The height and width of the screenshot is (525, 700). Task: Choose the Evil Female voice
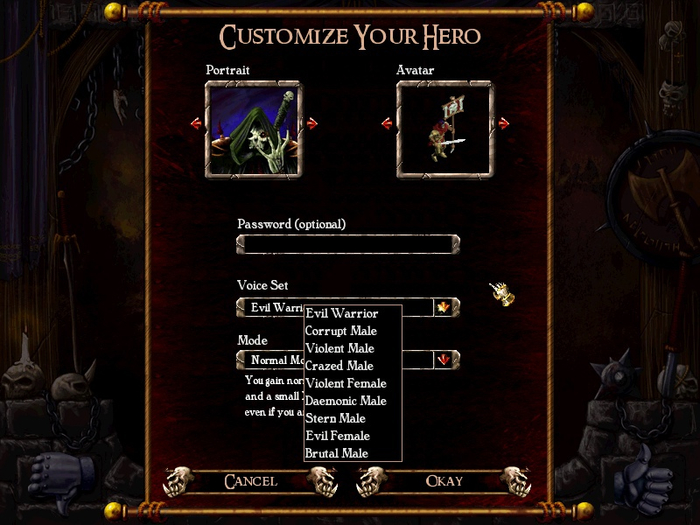tap(338, 436)
